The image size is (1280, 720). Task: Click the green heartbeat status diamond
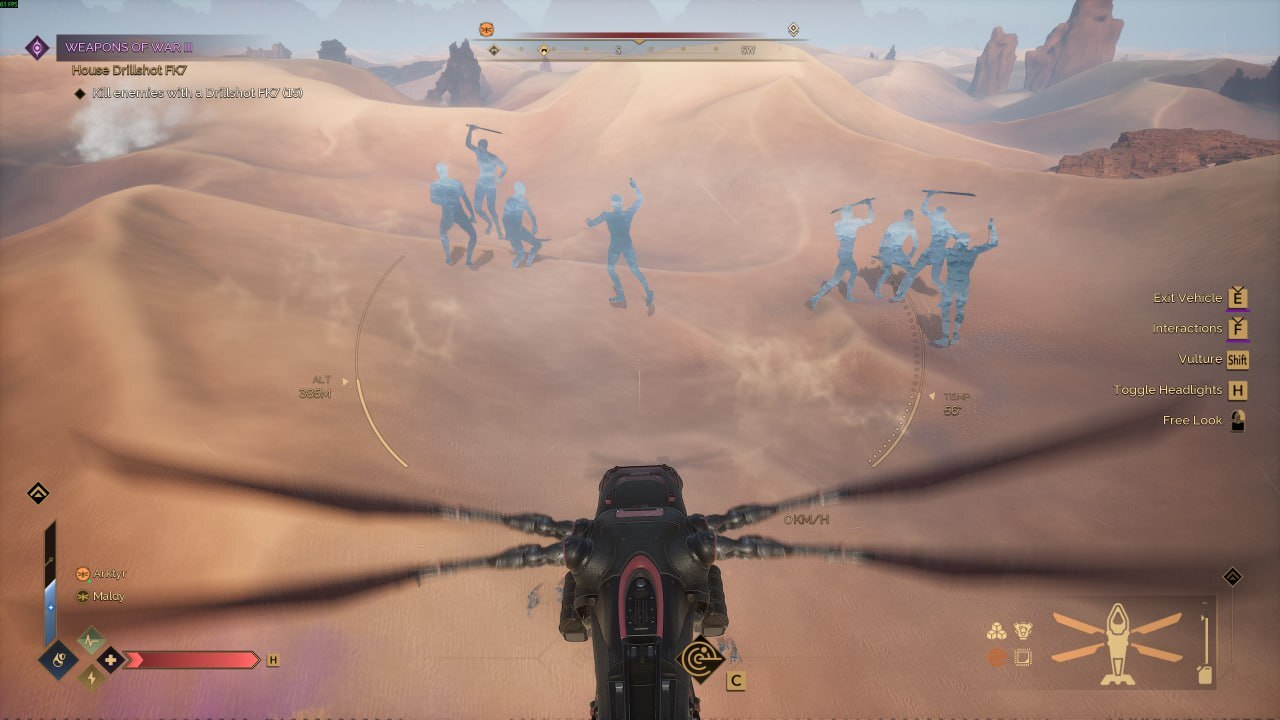[x=91, y=639]
